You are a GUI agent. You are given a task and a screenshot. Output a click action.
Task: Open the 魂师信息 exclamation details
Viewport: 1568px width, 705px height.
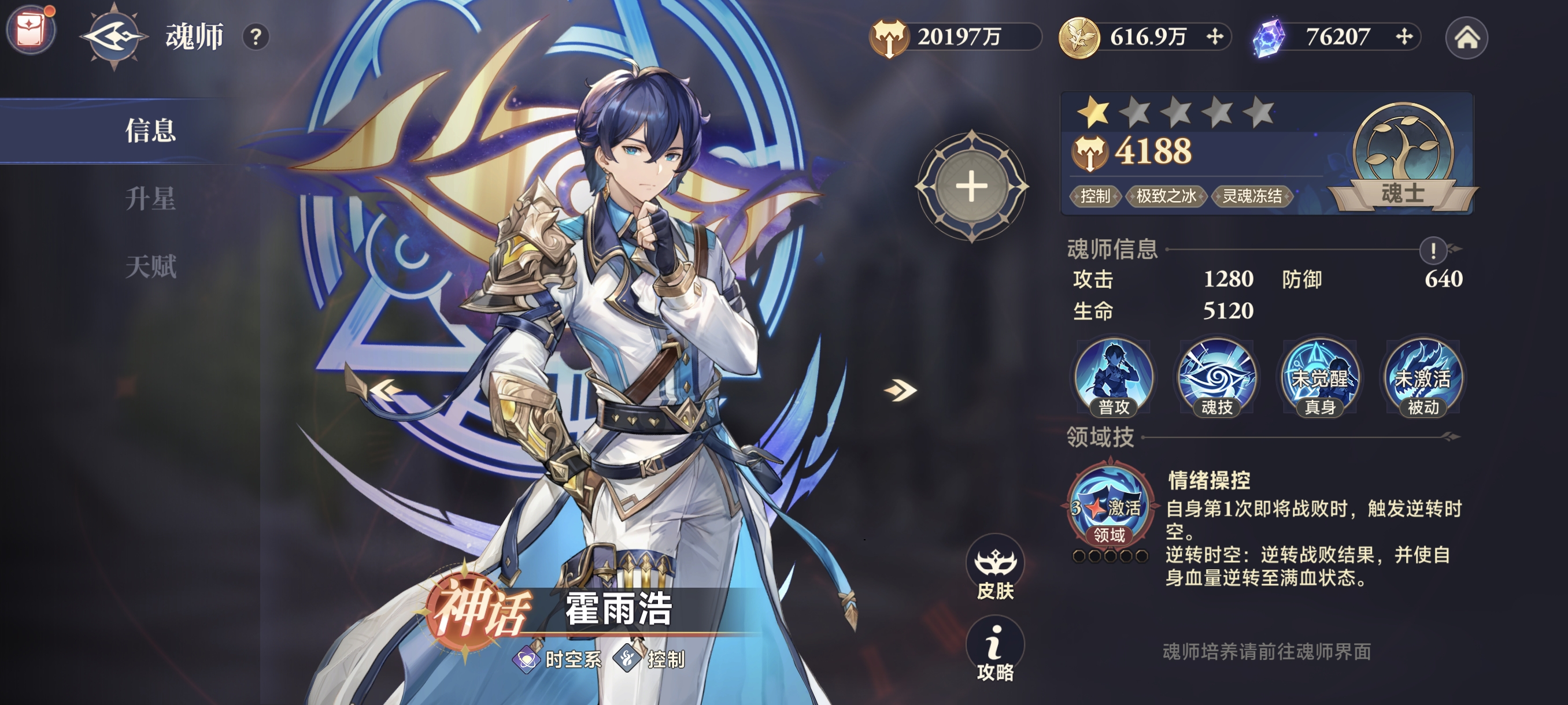pyautogui.click(x=1433, y=250)
